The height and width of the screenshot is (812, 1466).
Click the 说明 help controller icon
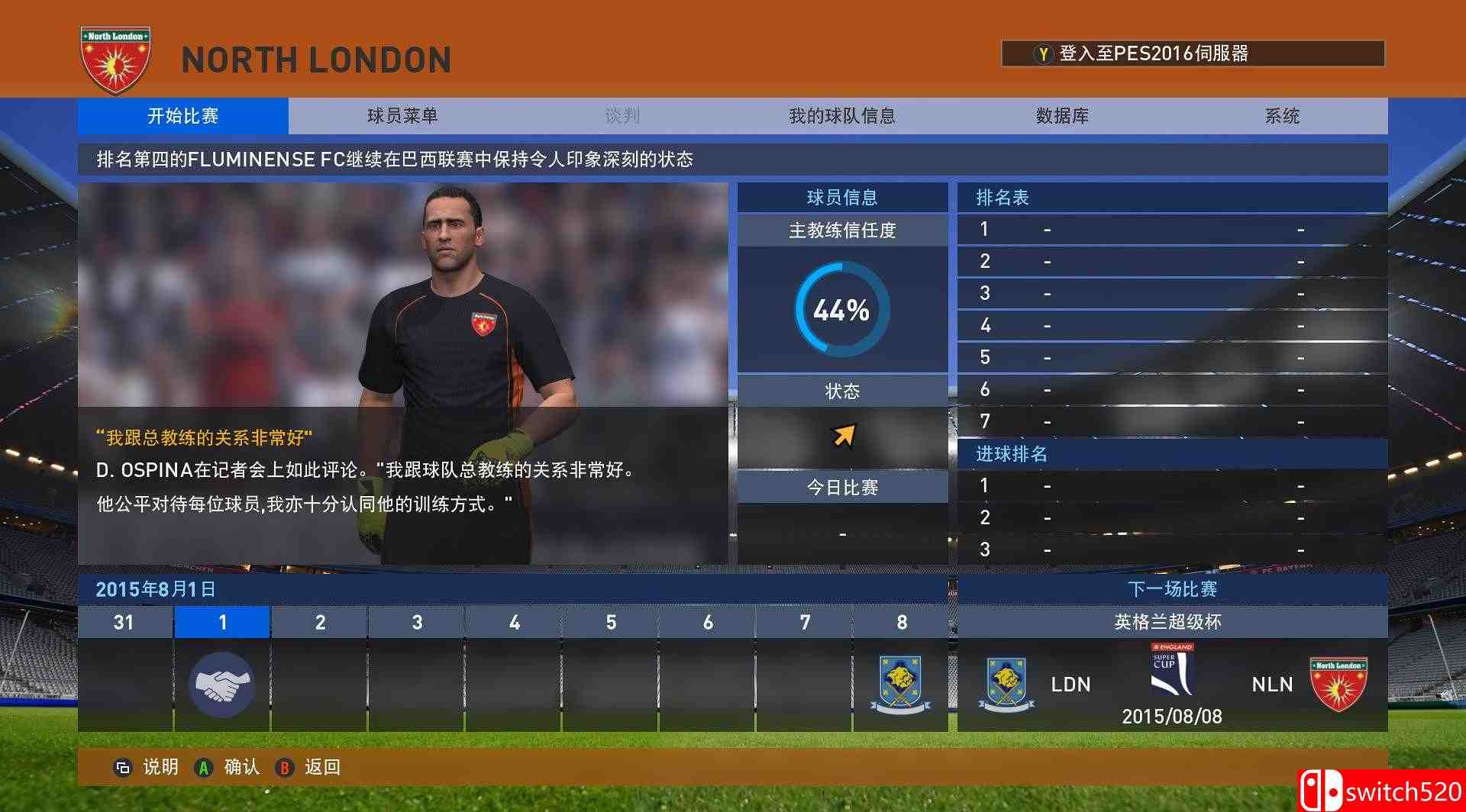pos(122,767)
